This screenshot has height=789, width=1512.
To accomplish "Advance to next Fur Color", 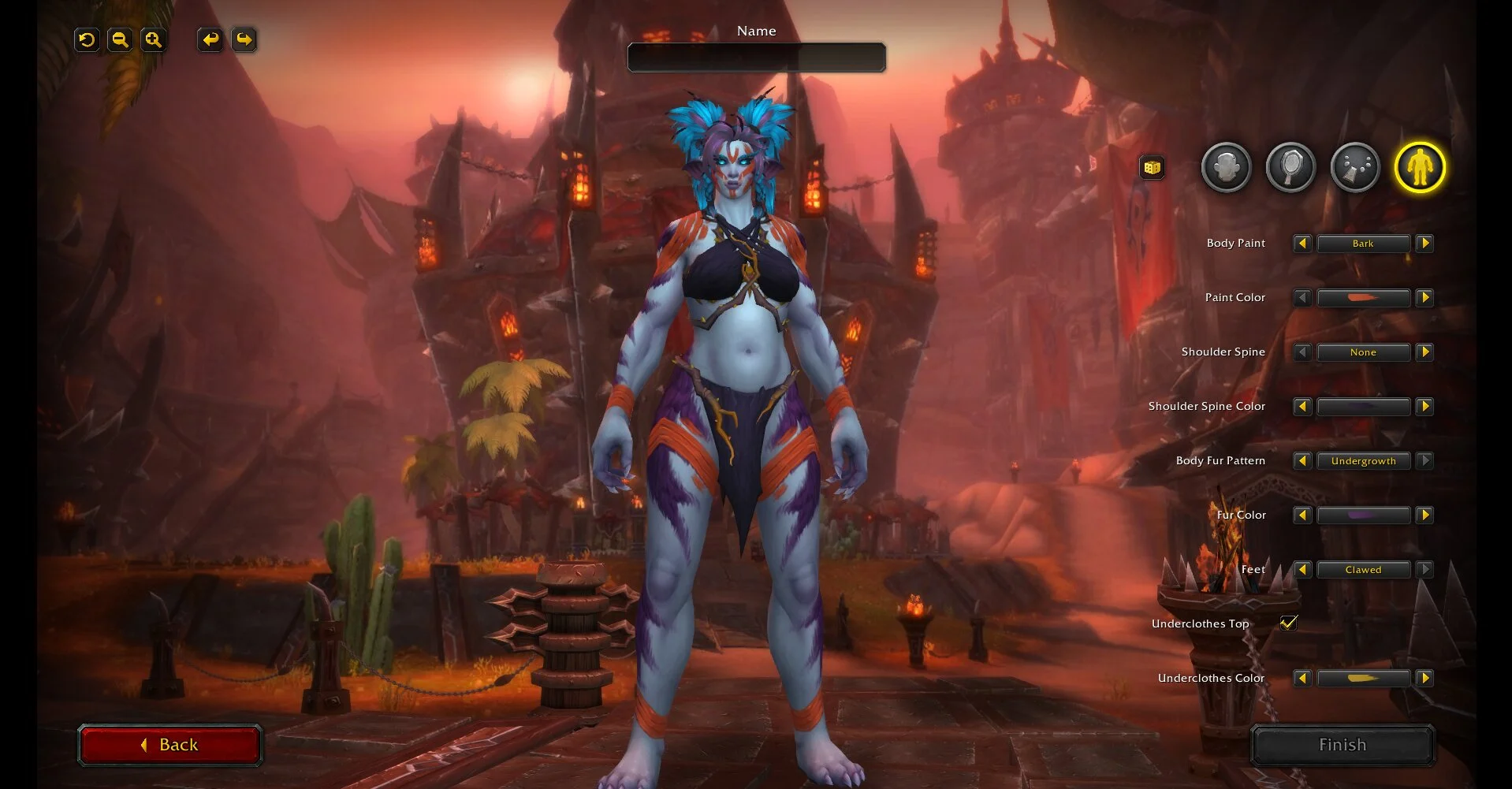I will (x=1424, y=515).
